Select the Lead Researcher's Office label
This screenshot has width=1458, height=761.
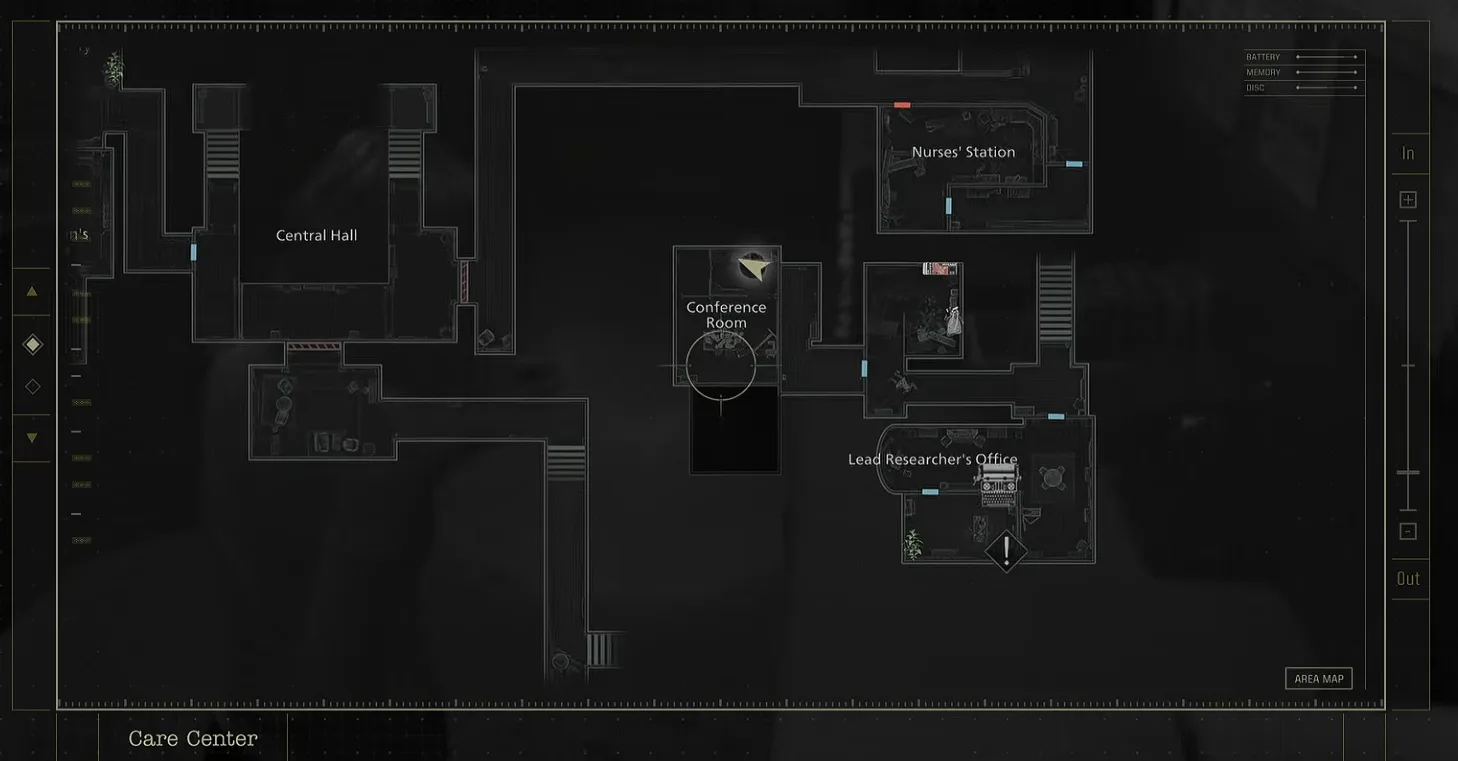click(x=932, y=460)
